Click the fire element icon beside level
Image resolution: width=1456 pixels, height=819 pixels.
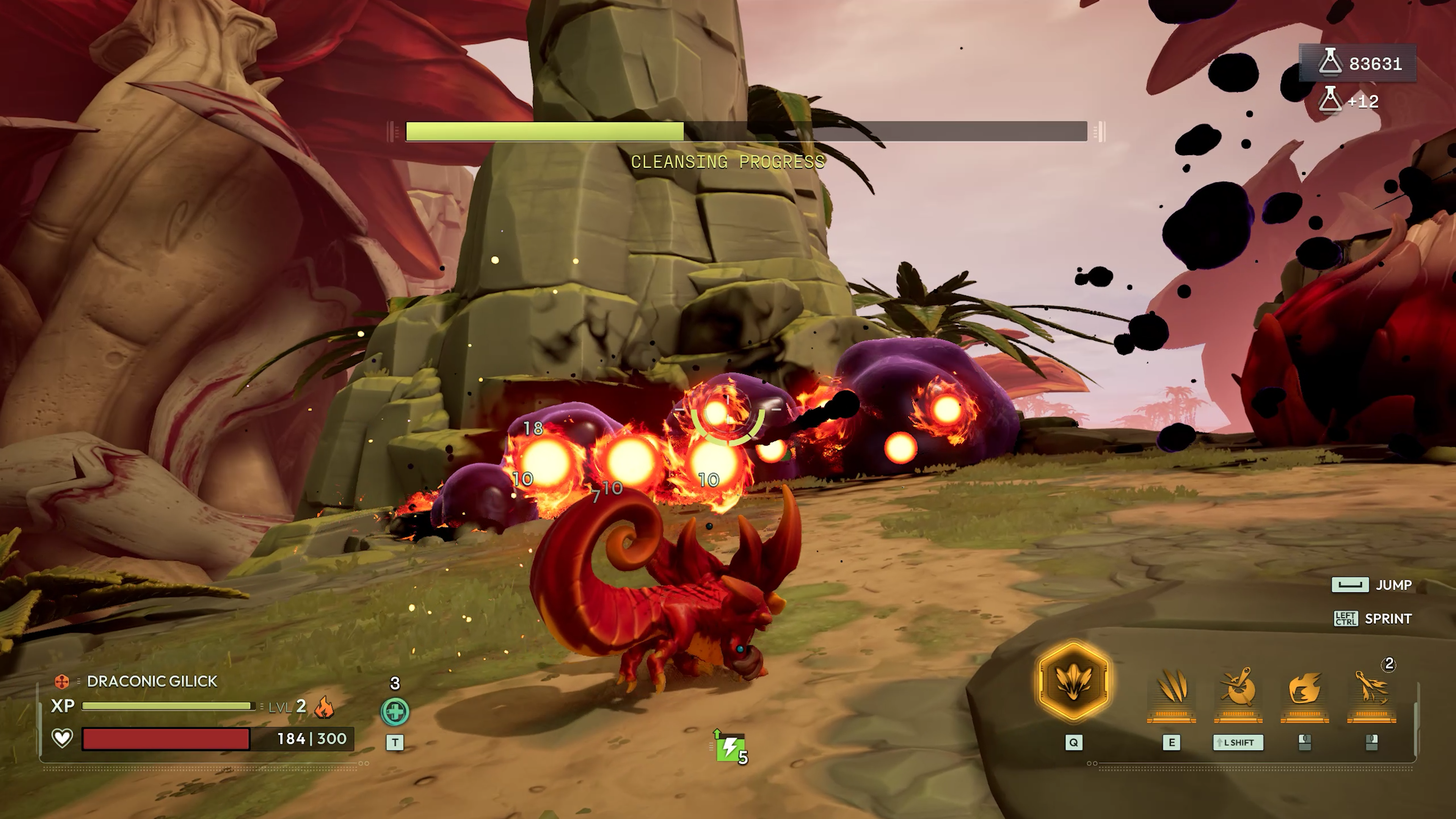tap(324, 706)
